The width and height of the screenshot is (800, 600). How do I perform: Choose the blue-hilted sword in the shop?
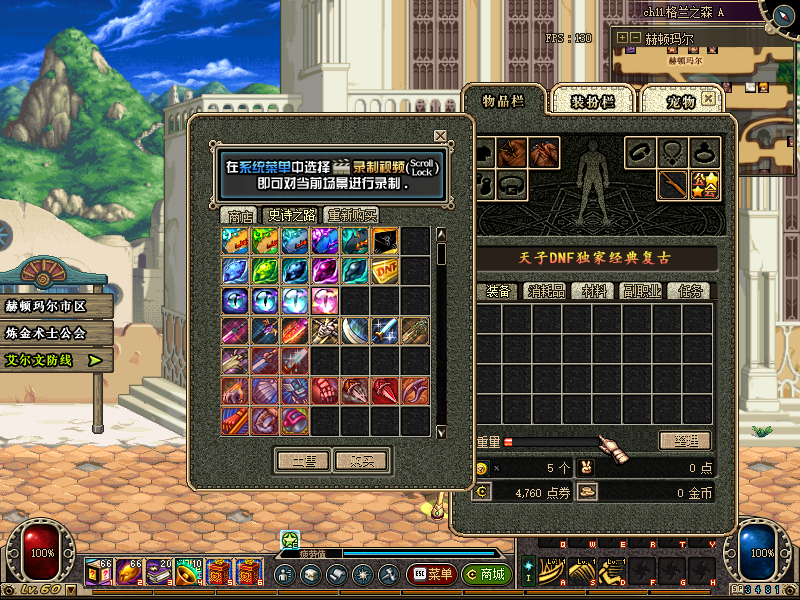point(386,331)
